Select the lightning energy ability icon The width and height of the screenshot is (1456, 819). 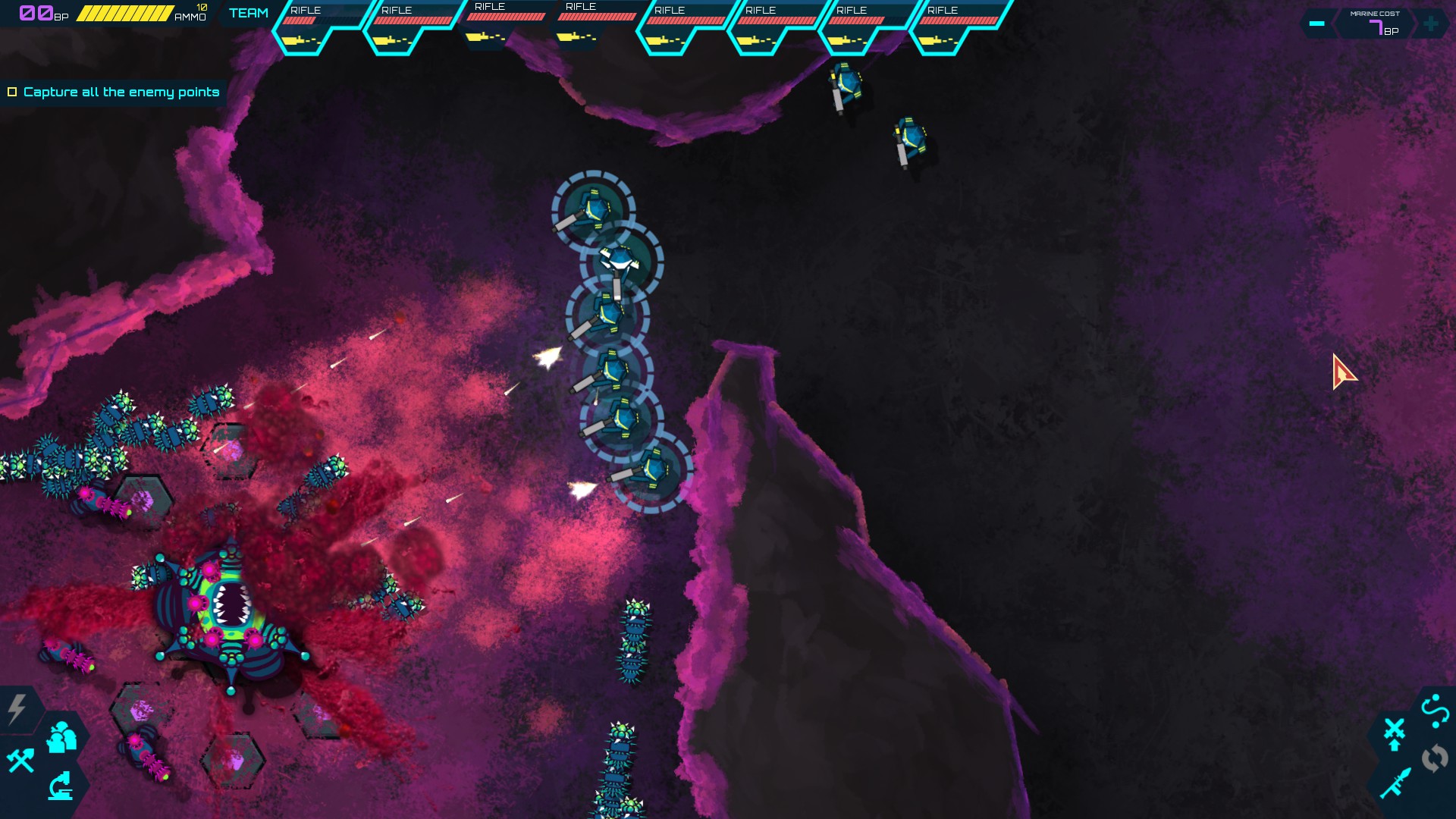[x=17, y=707]
